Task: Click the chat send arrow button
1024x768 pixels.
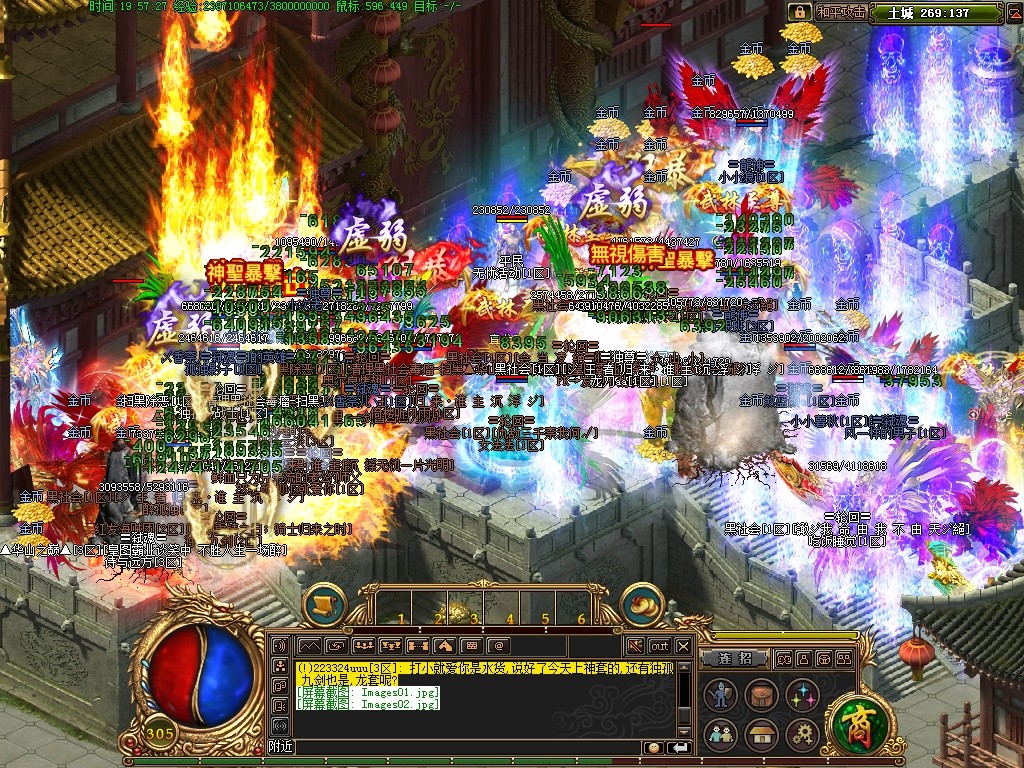Action: click(x=679, y=747)
